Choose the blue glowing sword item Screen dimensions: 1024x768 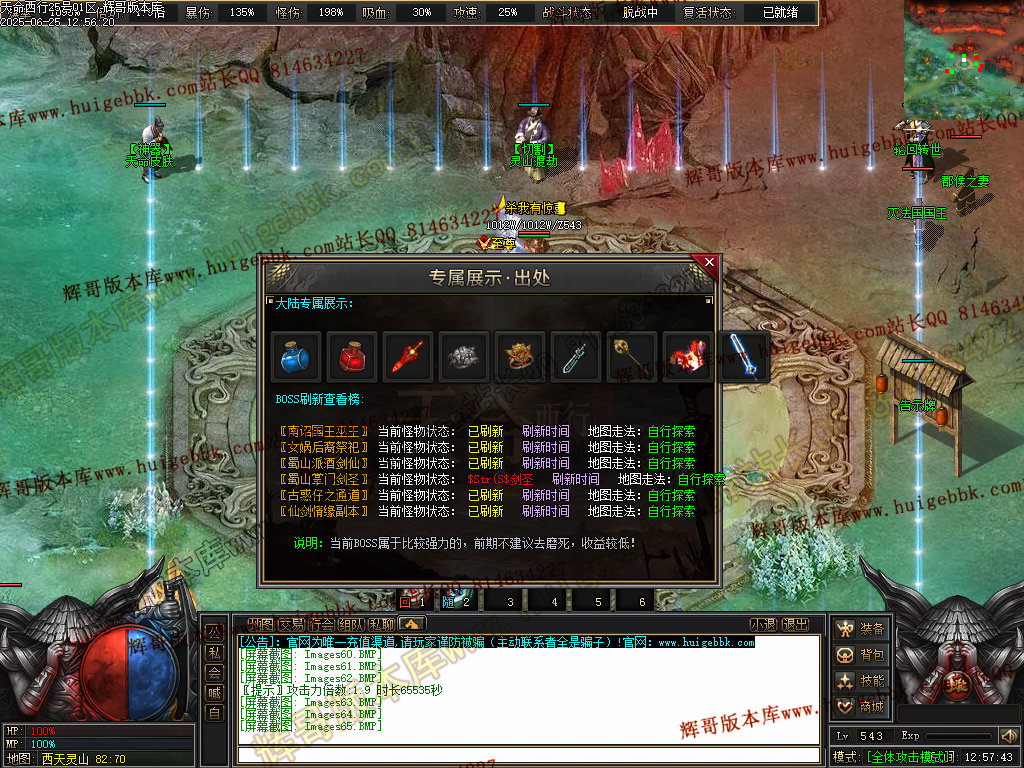(x=744, y=357)
